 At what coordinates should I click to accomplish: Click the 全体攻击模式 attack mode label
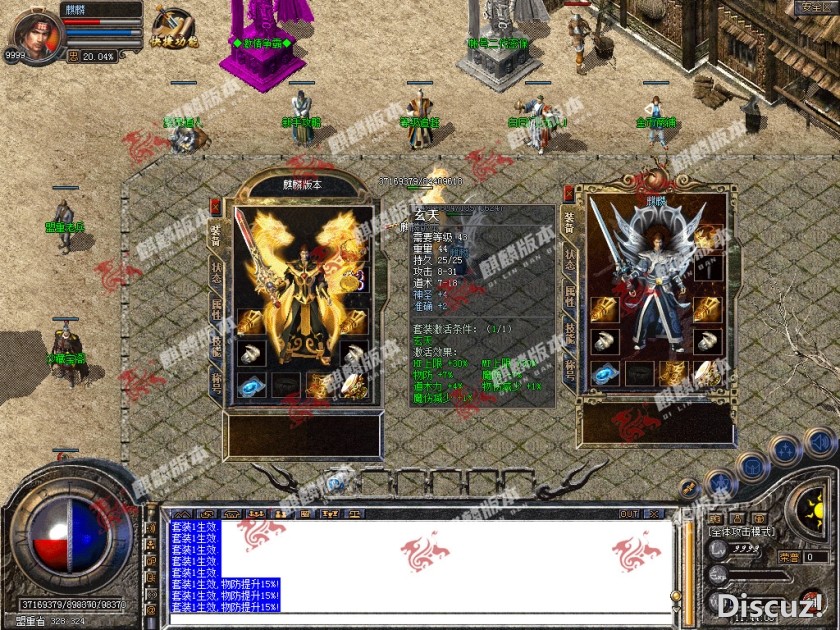coord(742,532)
